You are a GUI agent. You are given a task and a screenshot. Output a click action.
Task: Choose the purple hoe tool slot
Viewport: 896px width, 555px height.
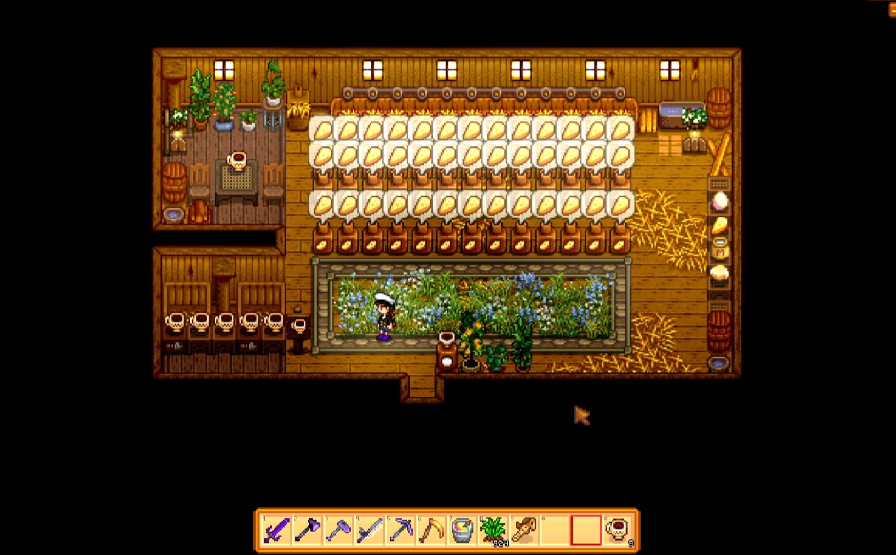pos(338,530)
